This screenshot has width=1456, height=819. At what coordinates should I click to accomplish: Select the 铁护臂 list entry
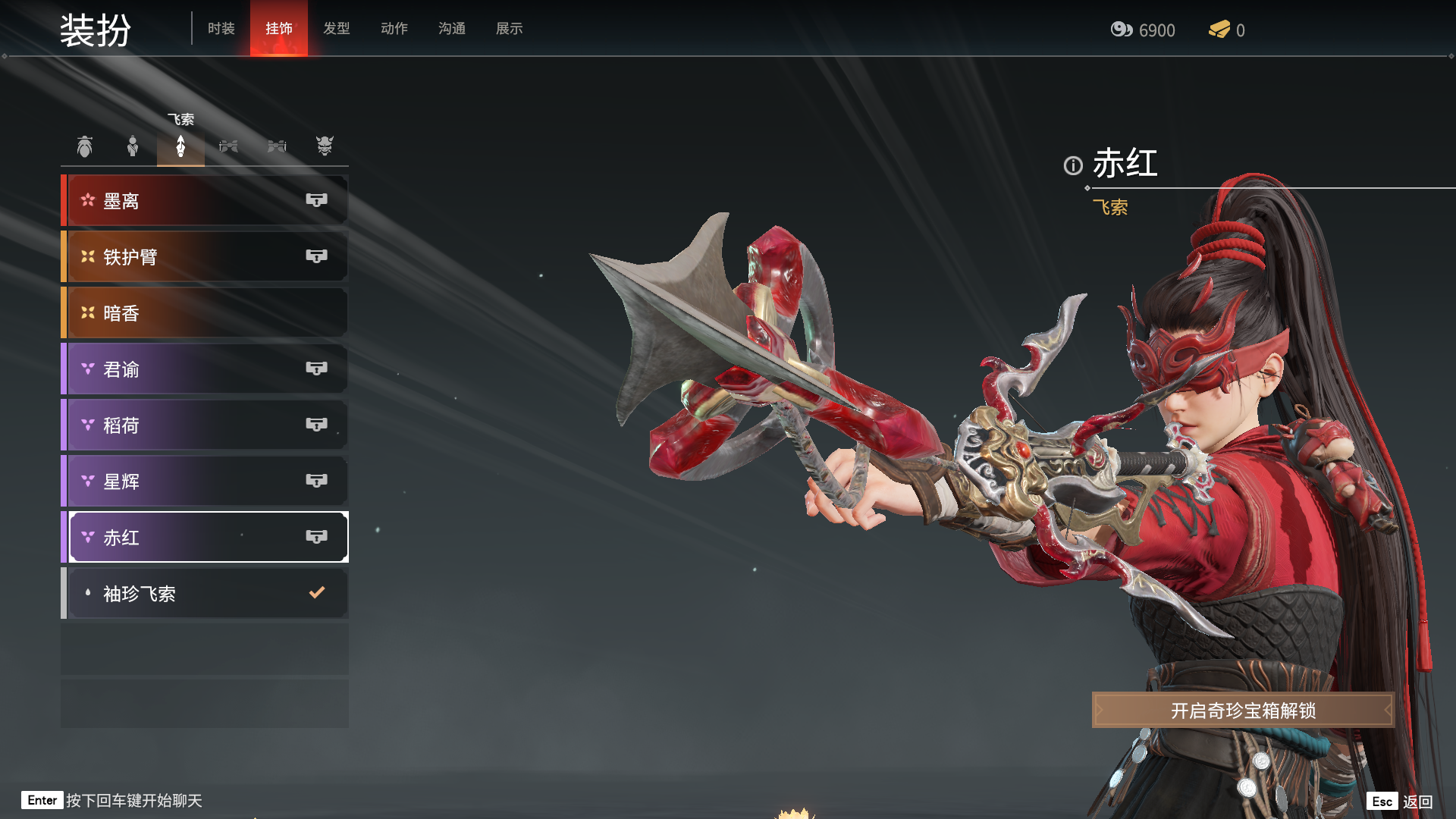(x=205, y=257)
